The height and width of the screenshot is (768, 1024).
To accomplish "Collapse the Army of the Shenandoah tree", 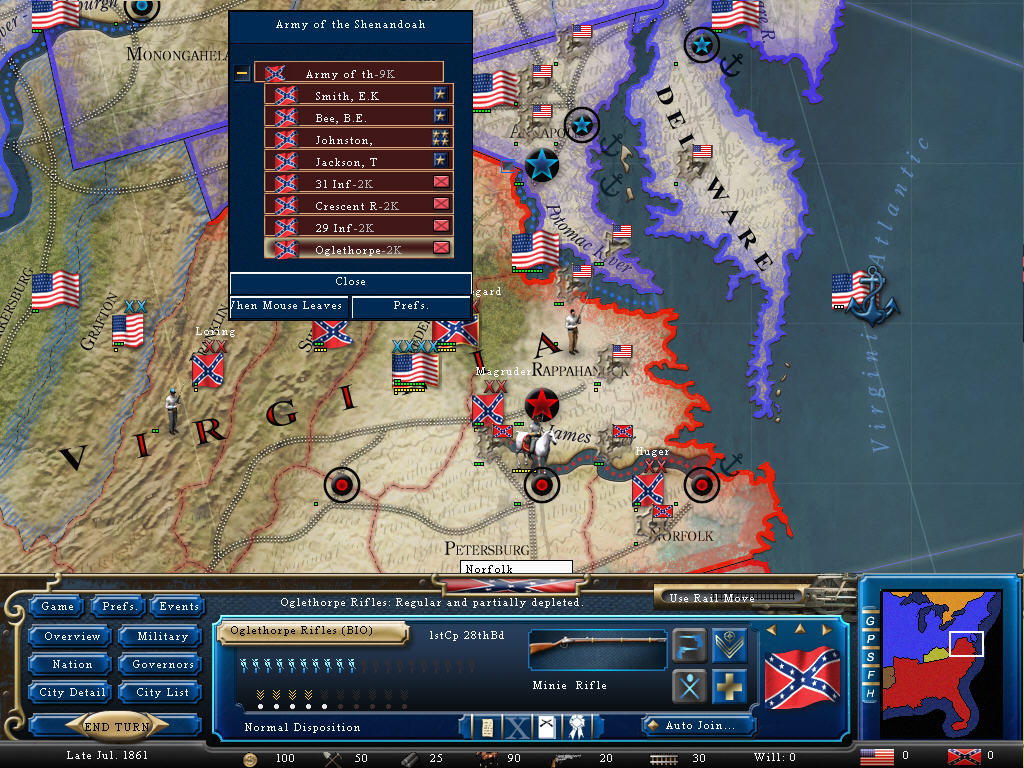I will [x=242, y=73].
